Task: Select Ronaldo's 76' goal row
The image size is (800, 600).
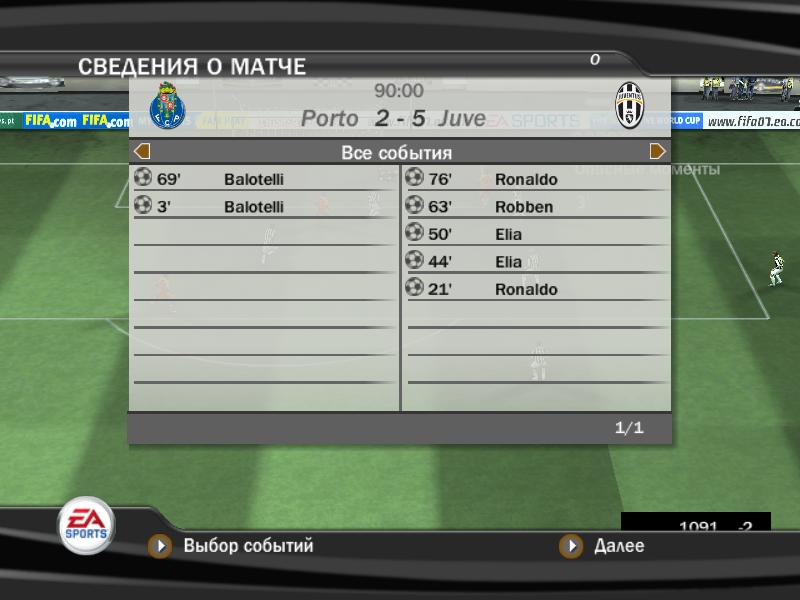Action: tap(536, 179)
